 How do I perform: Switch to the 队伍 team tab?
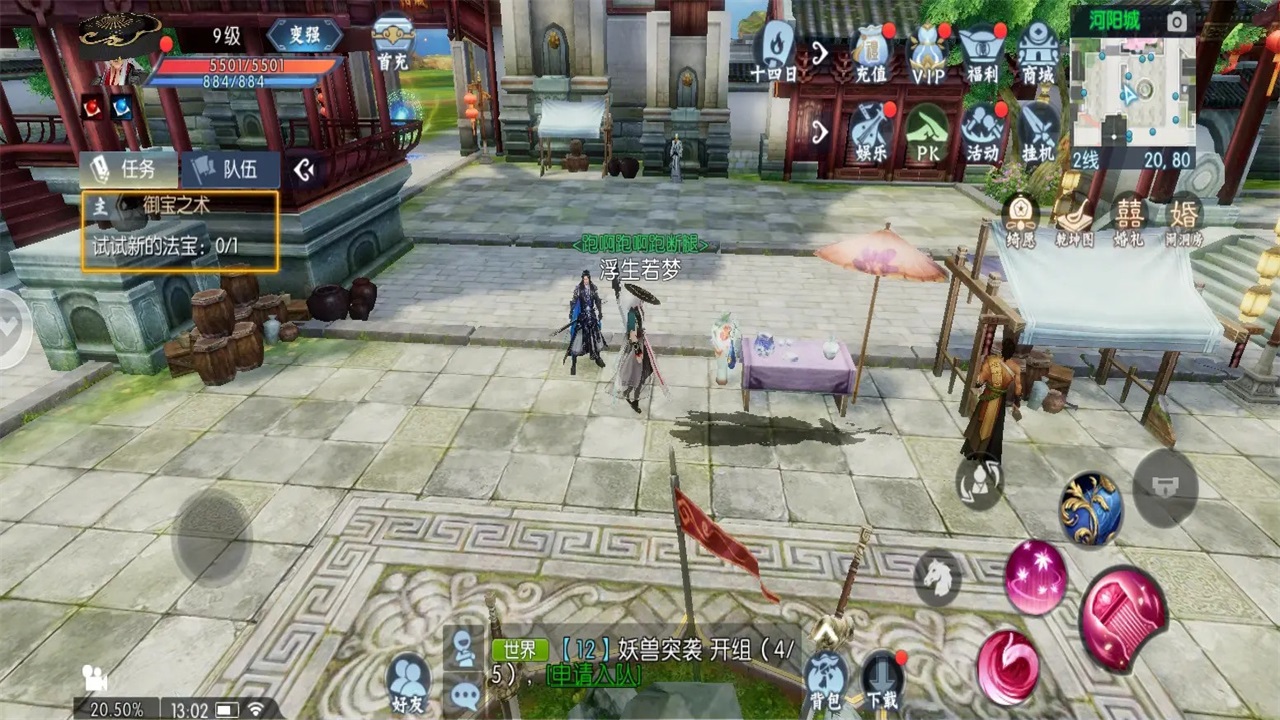pyautogui.click(x=231, y=169)
